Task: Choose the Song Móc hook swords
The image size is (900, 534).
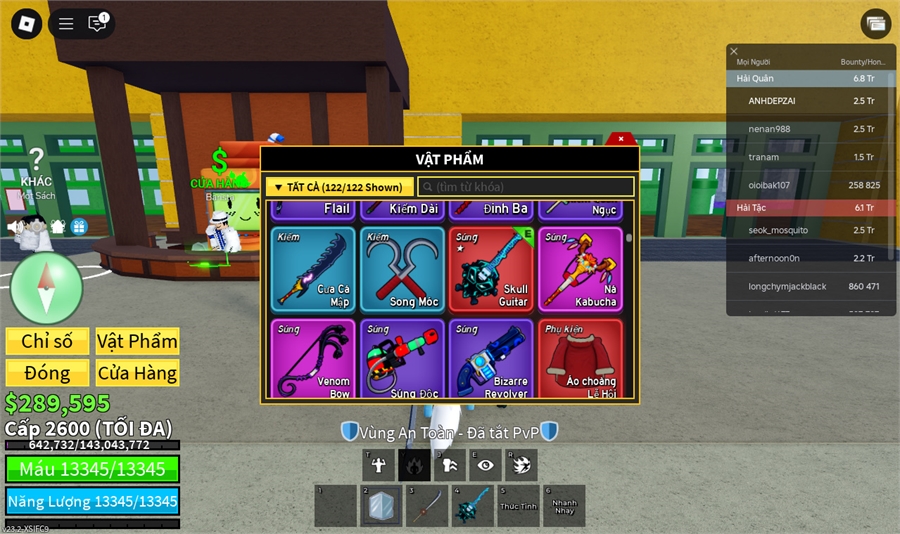Action: coord(402,268)
